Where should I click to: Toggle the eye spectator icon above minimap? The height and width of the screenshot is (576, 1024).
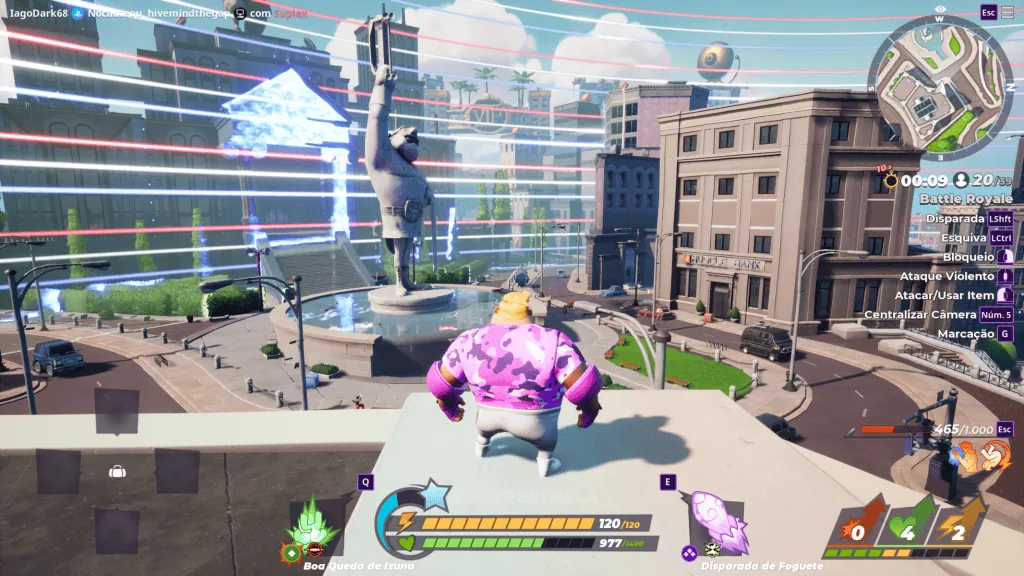click(x=940, y=9)
